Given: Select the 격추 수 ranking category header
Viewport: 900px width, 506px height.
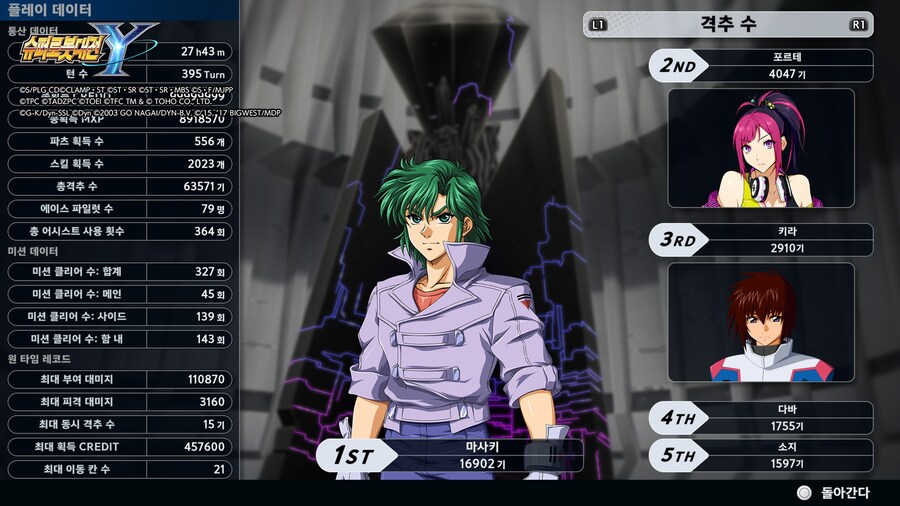Looking at the screenshot, I should tap(727, 24).
